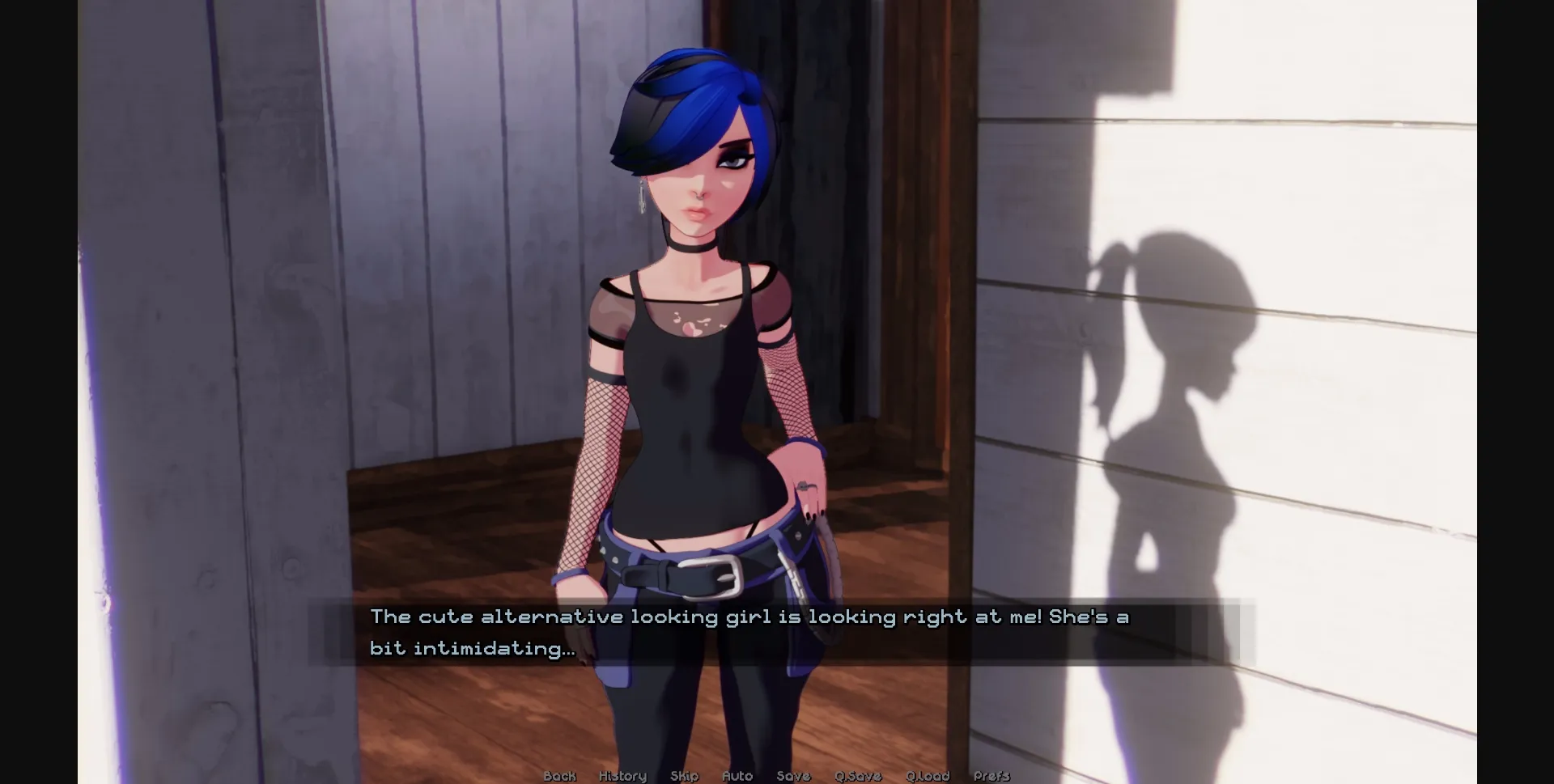
Task: Load the Q.Load quick save
Action: [x=928, y=776]
